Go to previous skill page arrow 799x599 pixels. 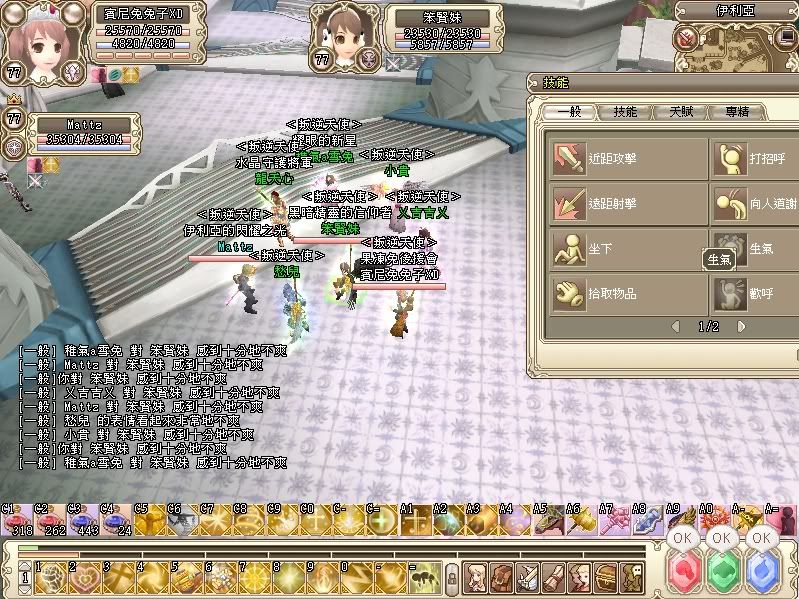(675, 326)
